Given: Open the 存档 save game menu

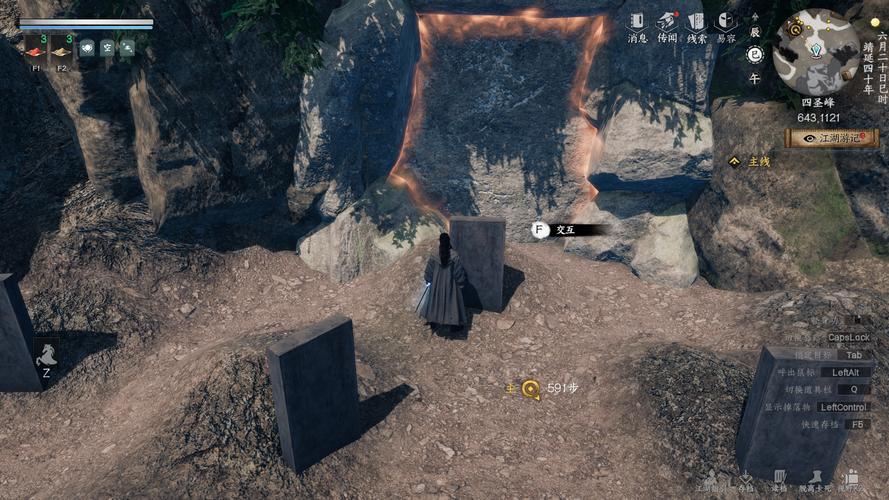Looking at the screenshot, I should tap(745, 480).
